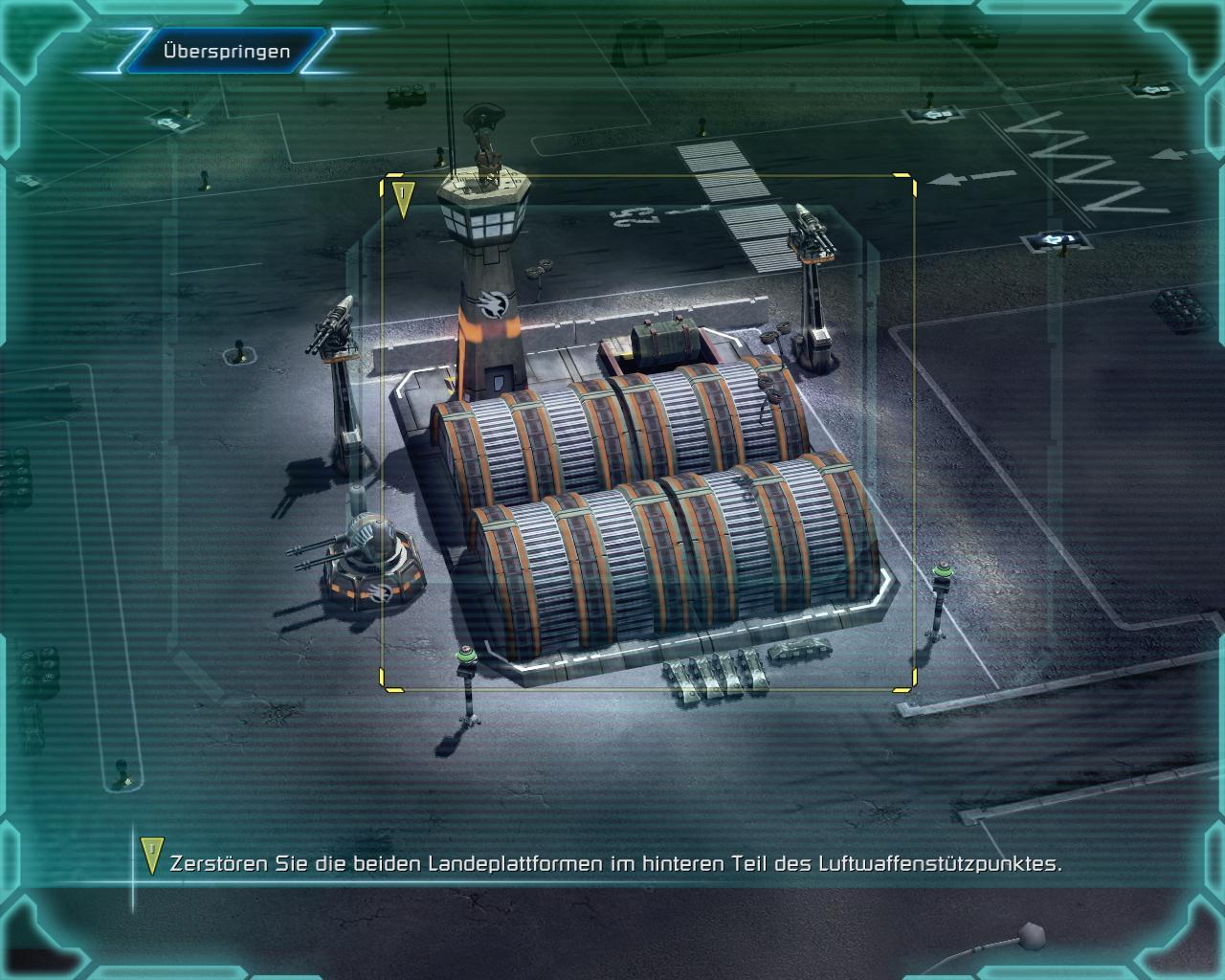Skip the briefing with the Überspringen button
This screenshot has height=980, width=1225.
click(226, 52)
